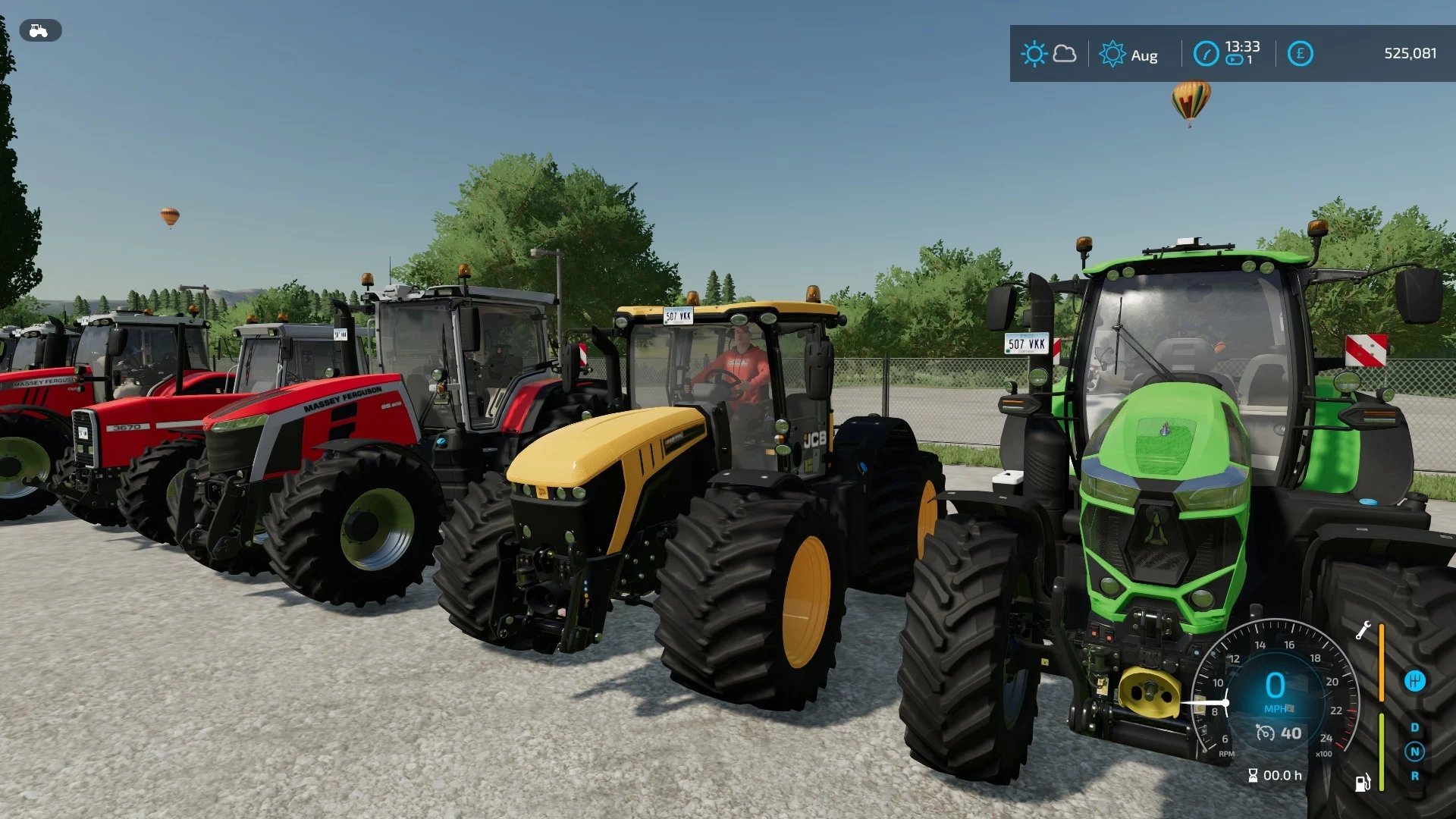Select the Neutral gear indicator N
The width and height of the screenshot is (1456, 819).
tap(1415, 752)
